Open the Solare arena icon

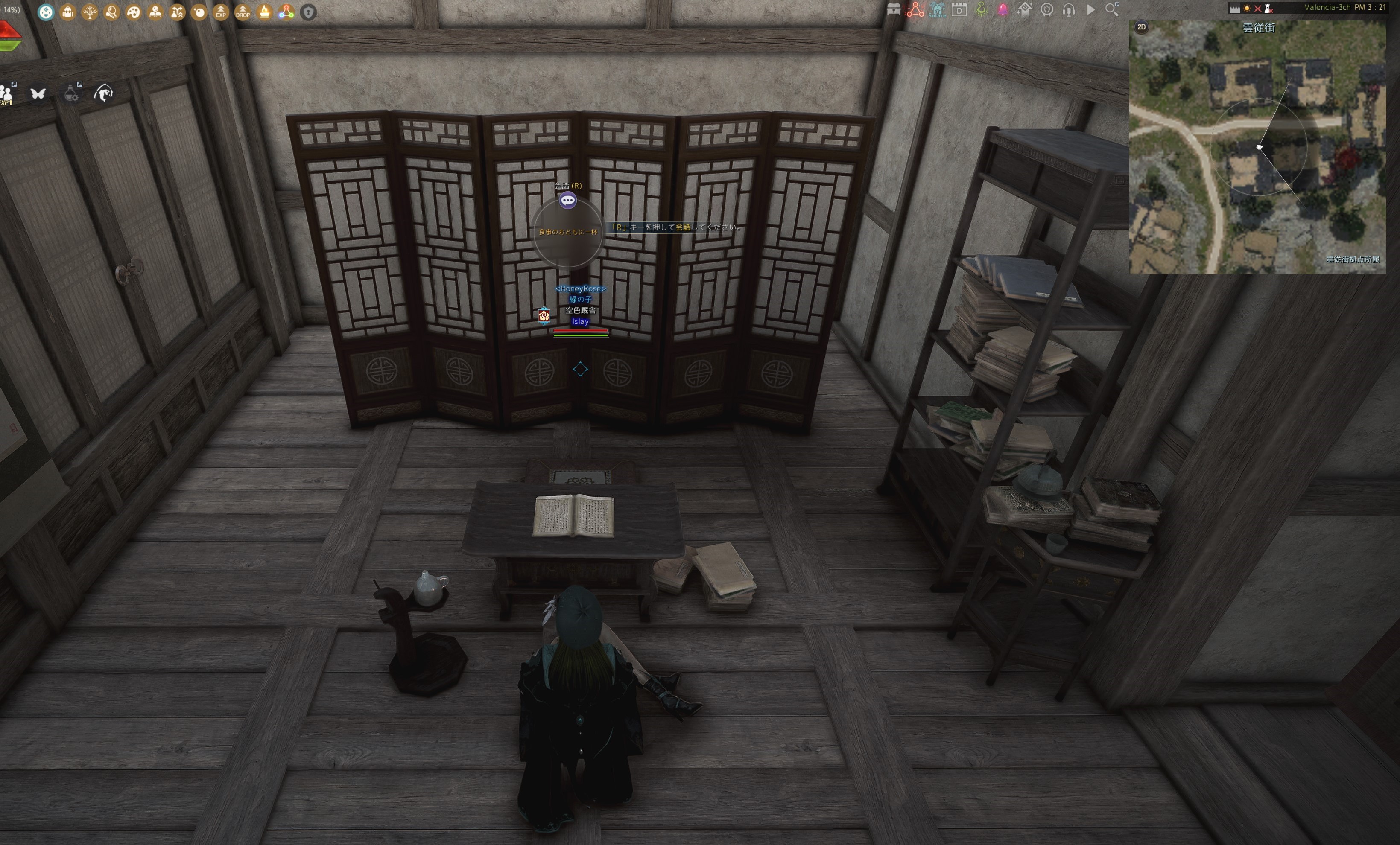click(x=937, y=10)
